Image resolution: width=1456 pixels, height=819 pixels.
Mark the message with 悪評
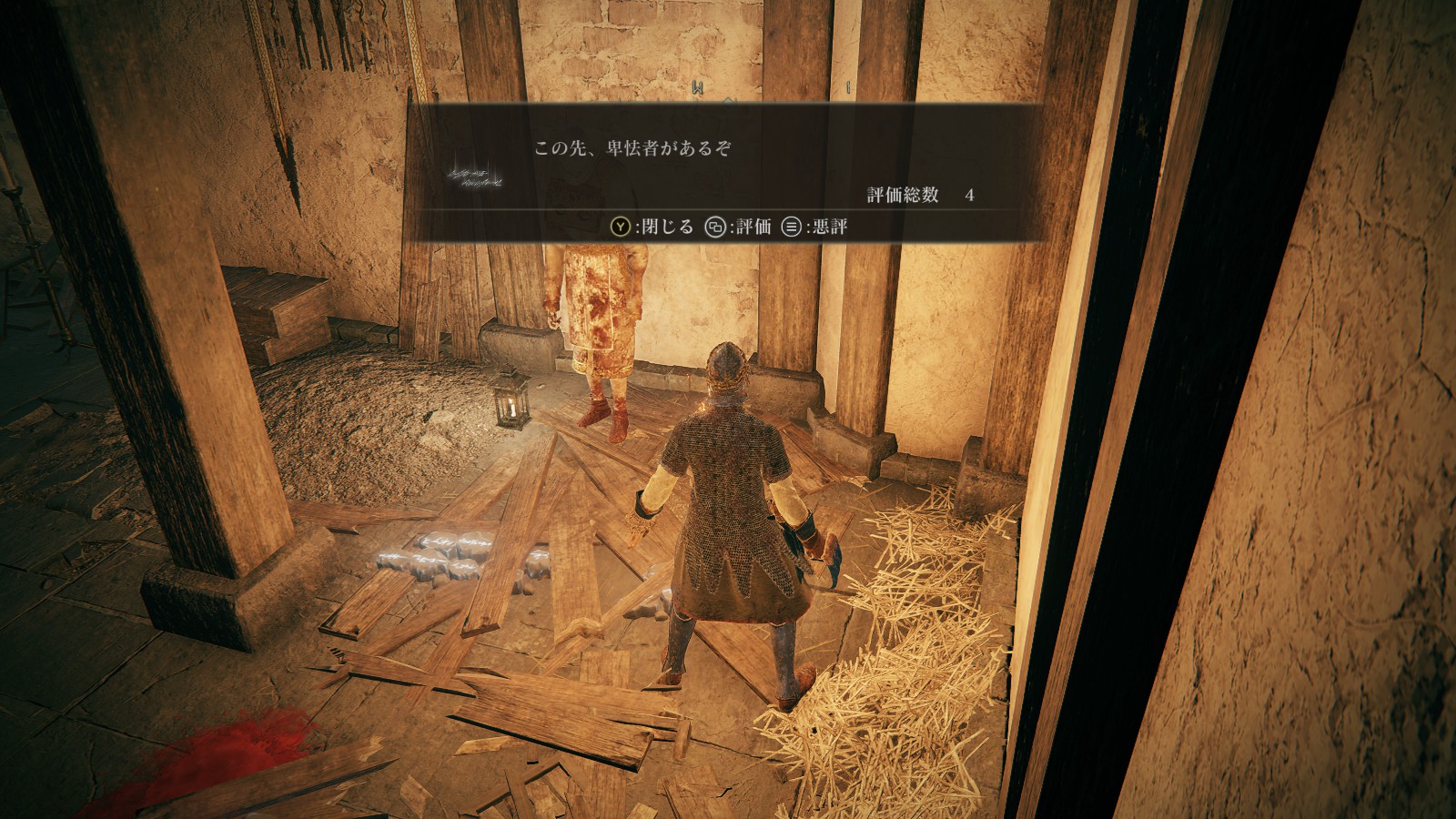815,227
